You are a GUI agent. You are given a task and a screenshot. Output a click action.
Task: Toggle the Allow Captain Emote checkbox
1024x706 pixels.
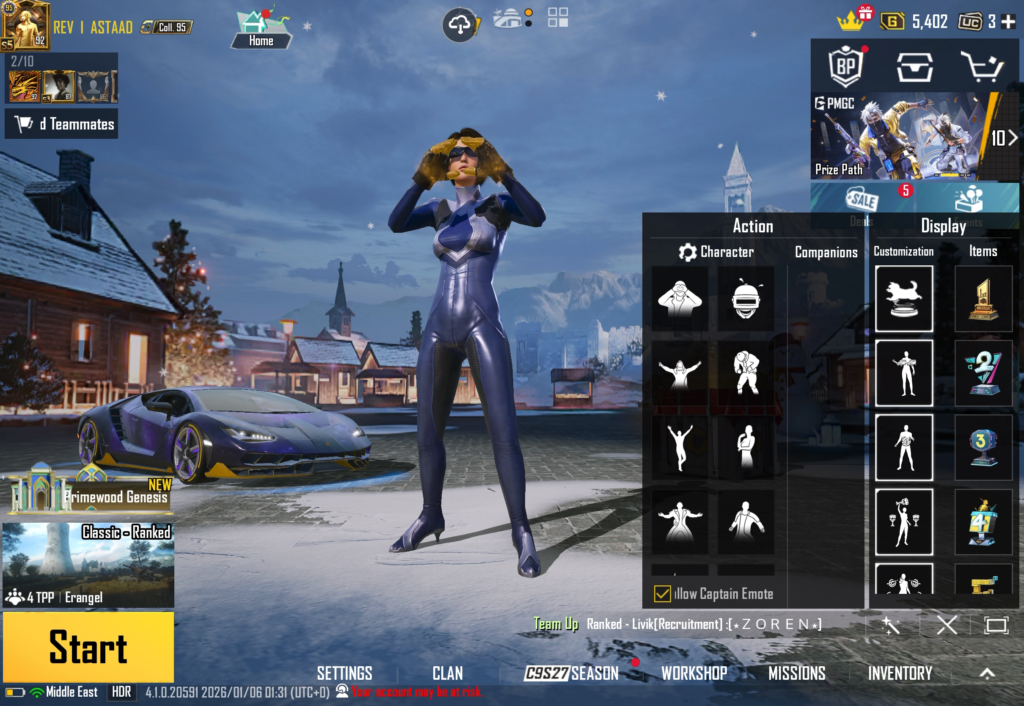point(662,594)
